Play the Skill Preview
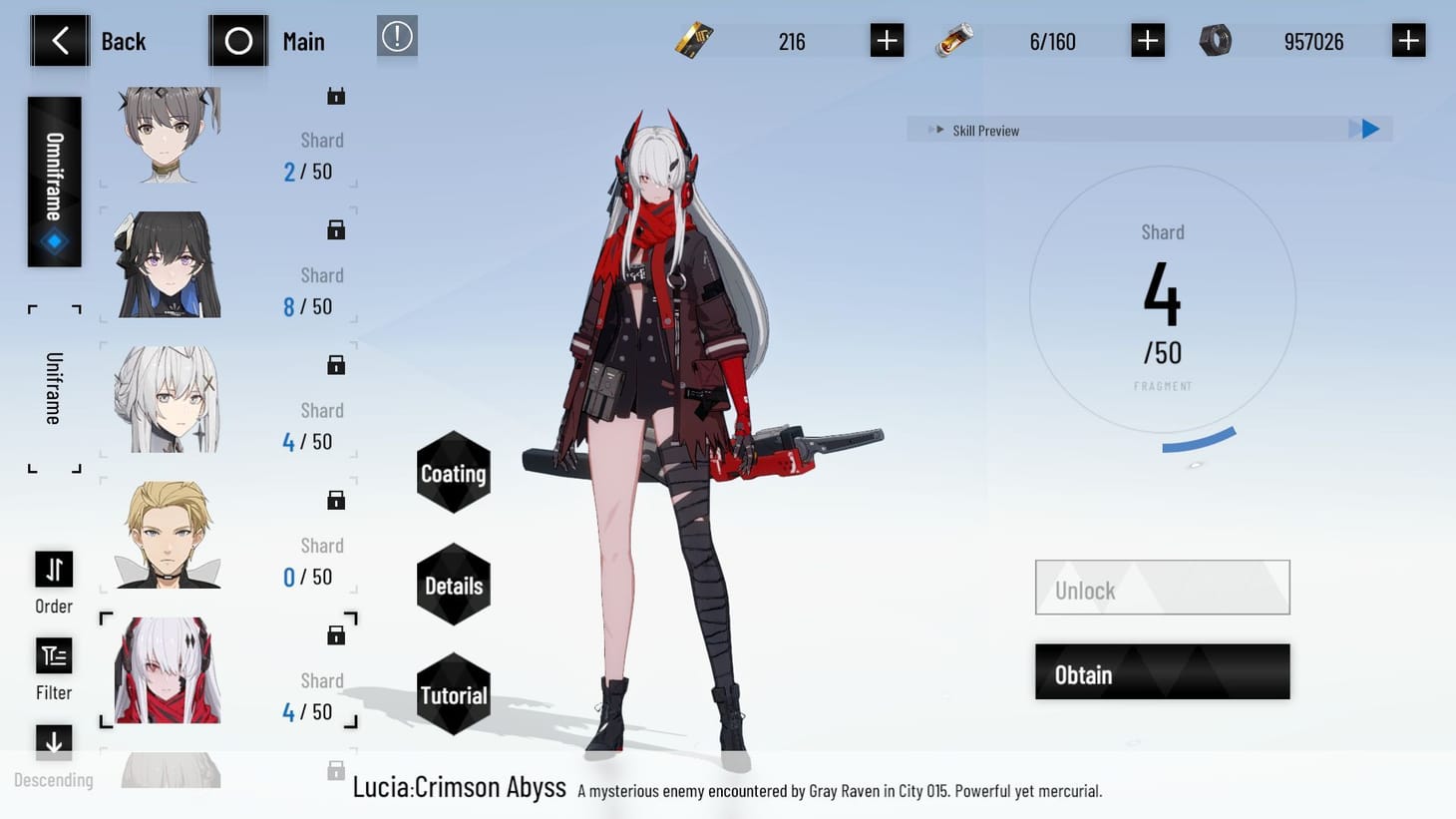1456x819 pixels. 1367,129
